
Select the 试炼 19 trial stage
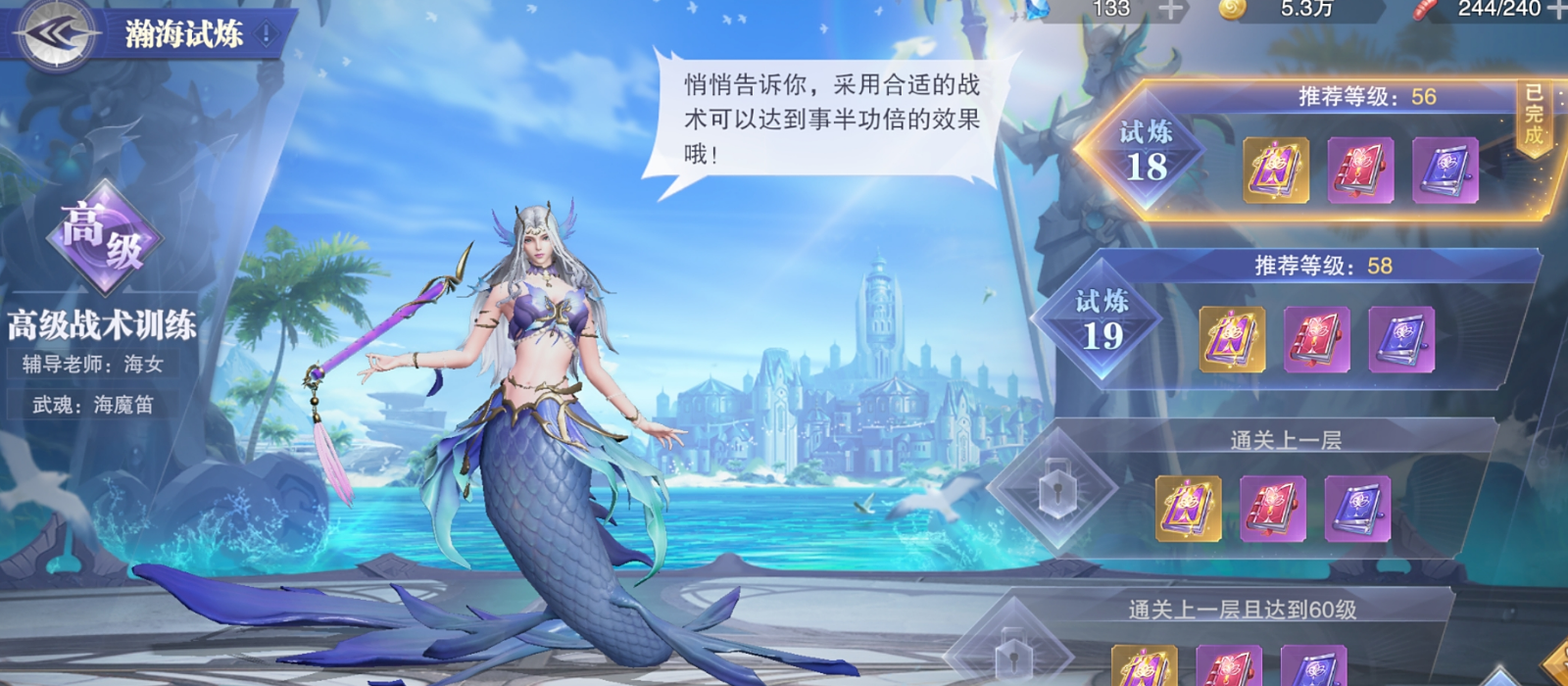coord(1102,320)
